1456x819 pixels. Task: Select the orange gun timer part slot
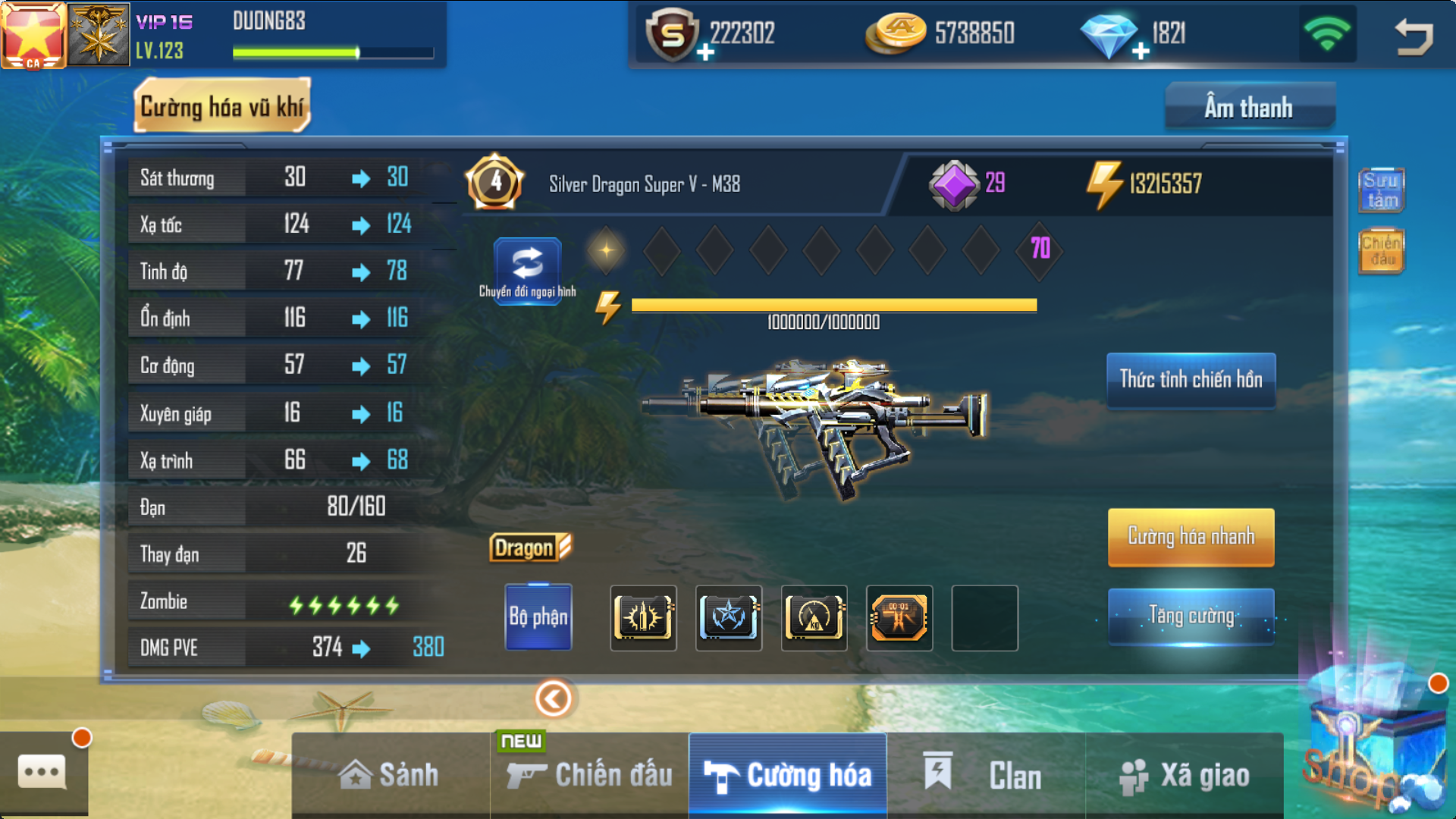899,617
